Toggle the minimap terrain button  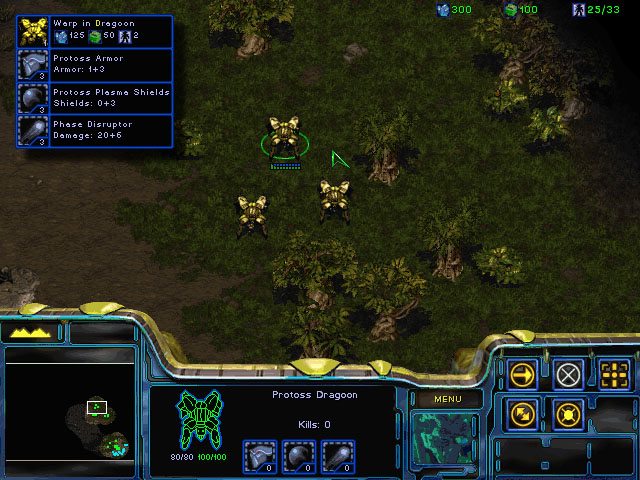[x=36, y=332]
